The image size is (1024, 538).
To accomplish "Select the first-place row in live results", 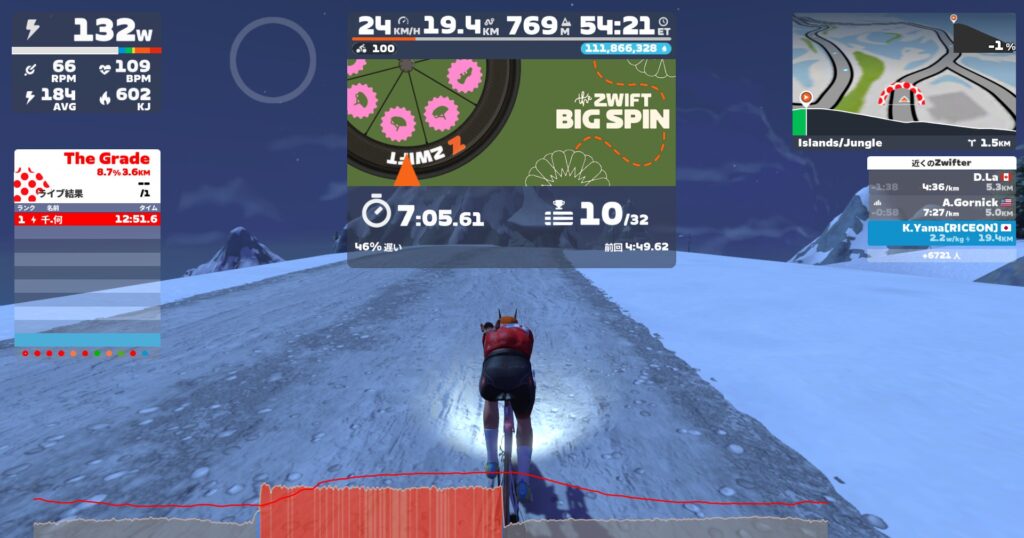I will click(x=87, y=219).
